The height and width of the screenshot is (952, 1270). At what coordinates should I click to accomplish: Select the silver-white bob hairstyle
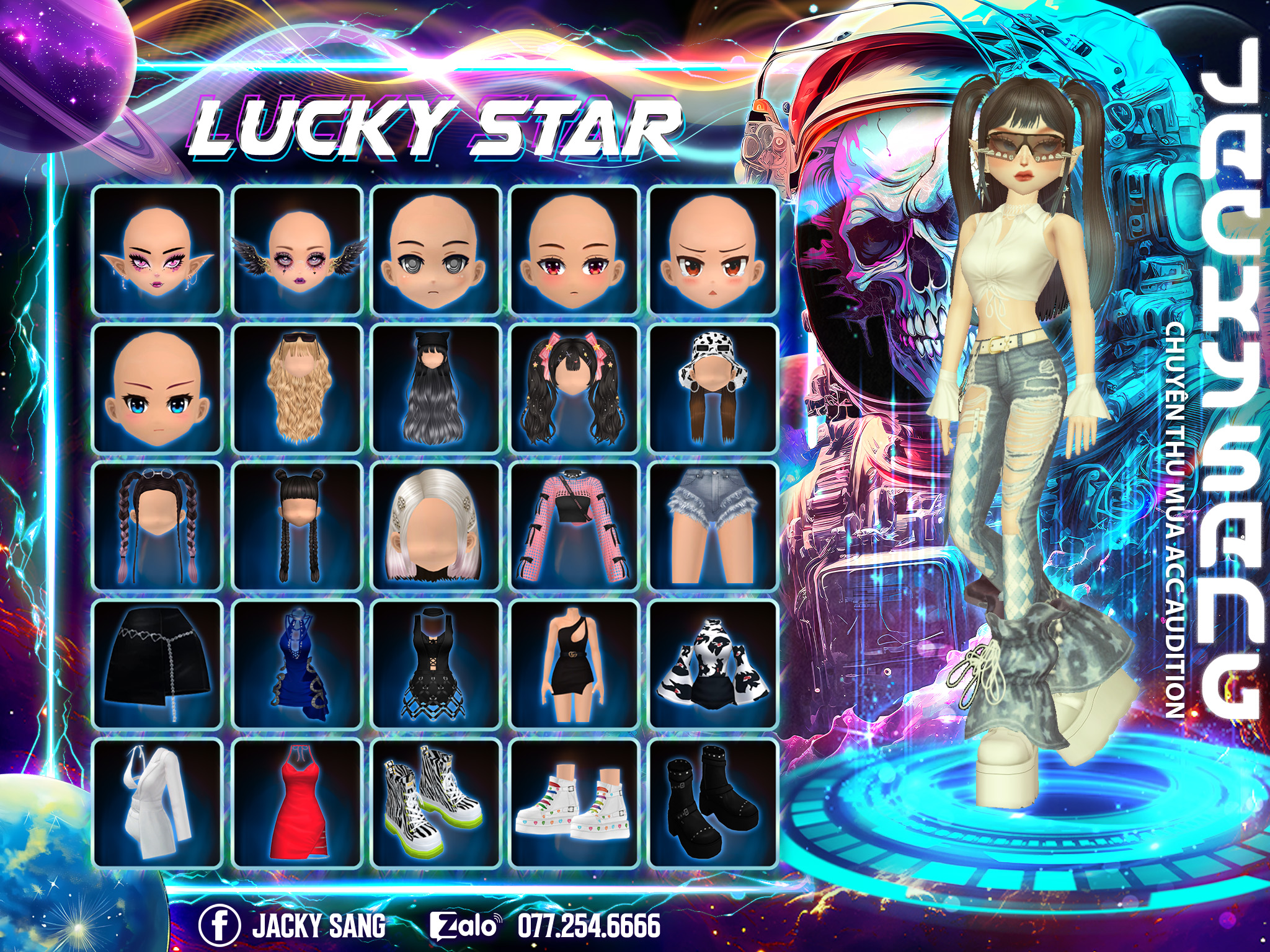point(435,527)
